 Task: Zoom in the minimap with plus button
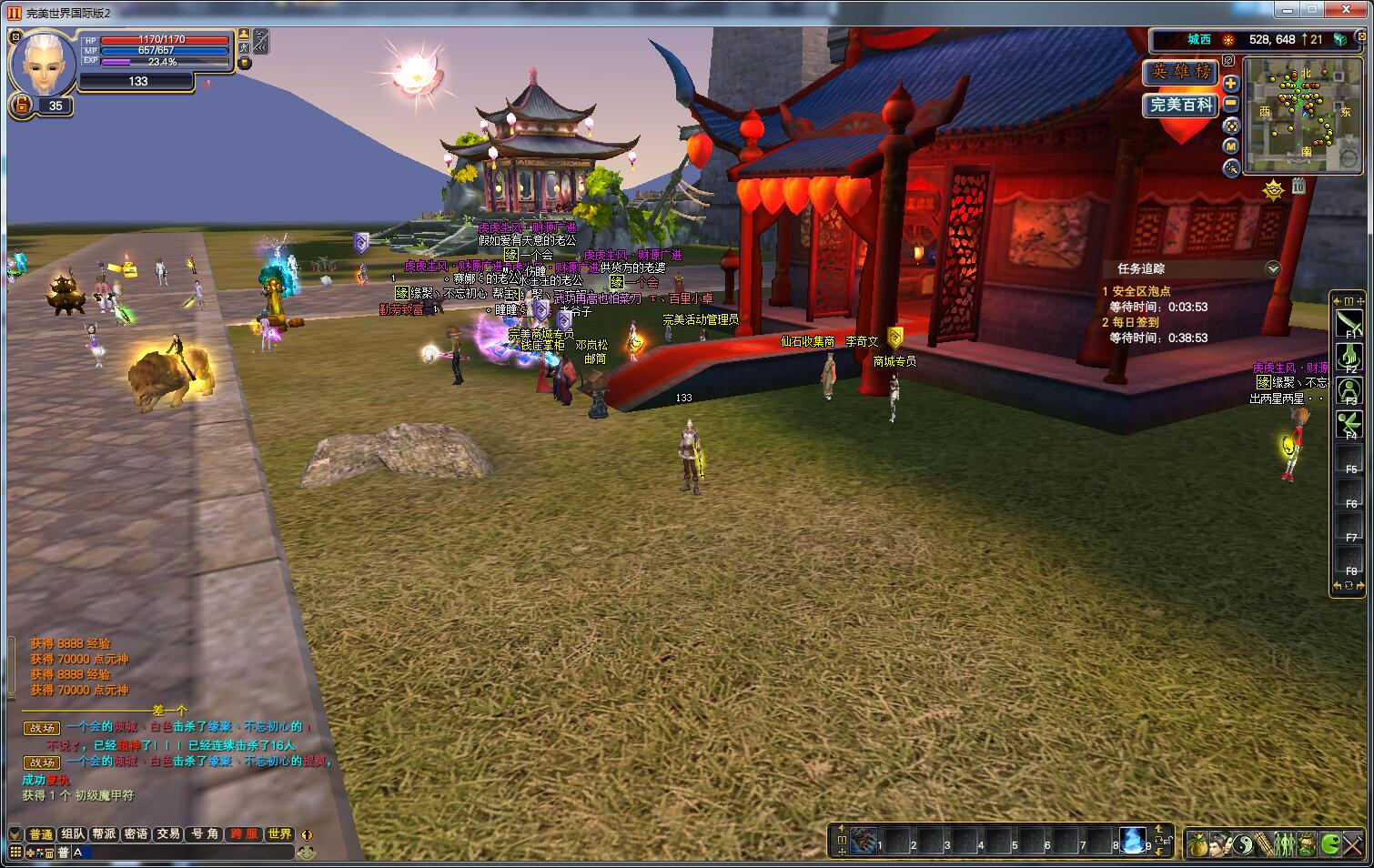pos(1231,83)
